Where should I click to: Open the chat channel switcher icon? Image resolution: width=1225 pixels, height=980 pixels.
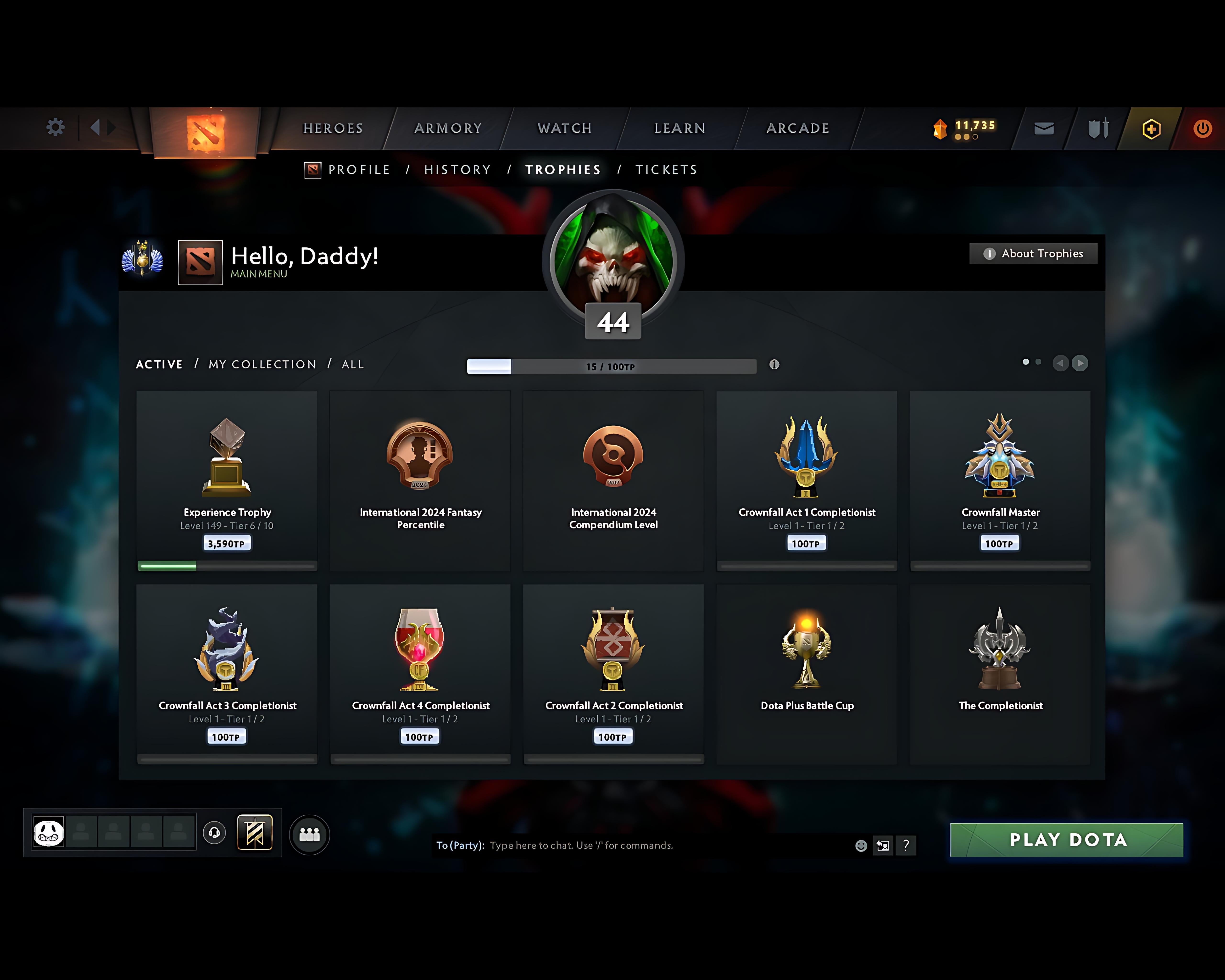click(882, 845)
